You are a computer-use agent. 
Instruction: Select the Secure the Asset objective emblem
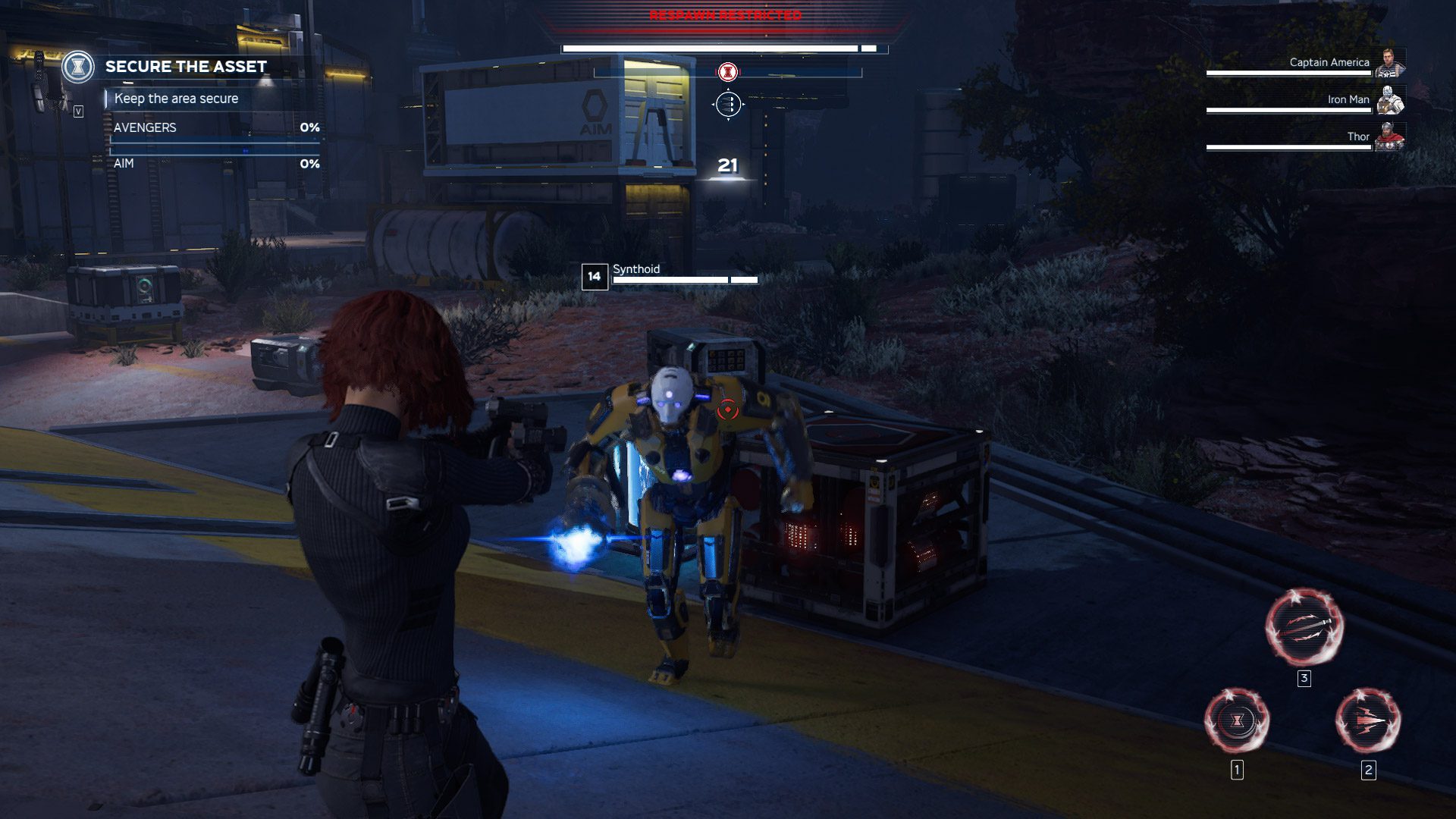77,67
